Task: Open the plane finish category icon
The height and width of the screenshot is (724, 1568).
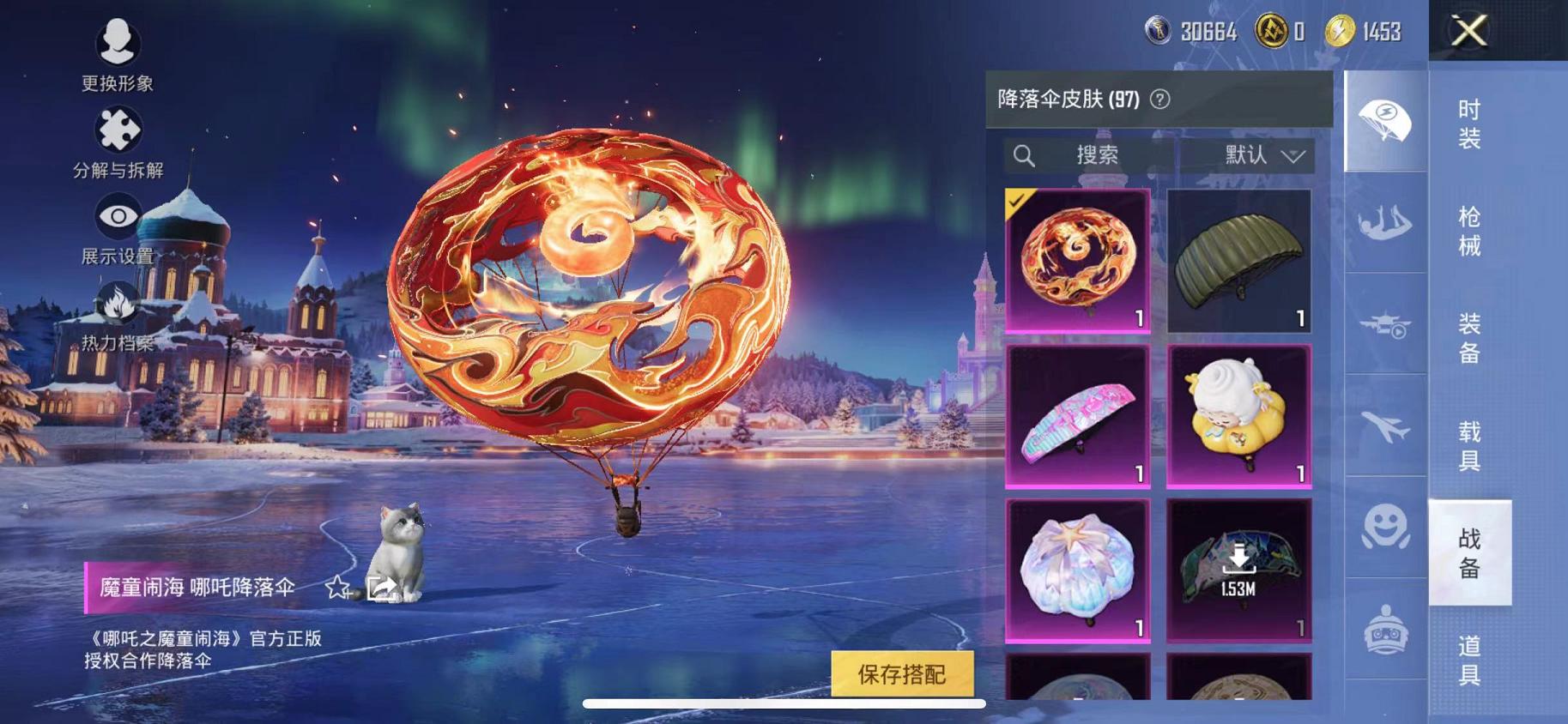Action: [1384, 420]
